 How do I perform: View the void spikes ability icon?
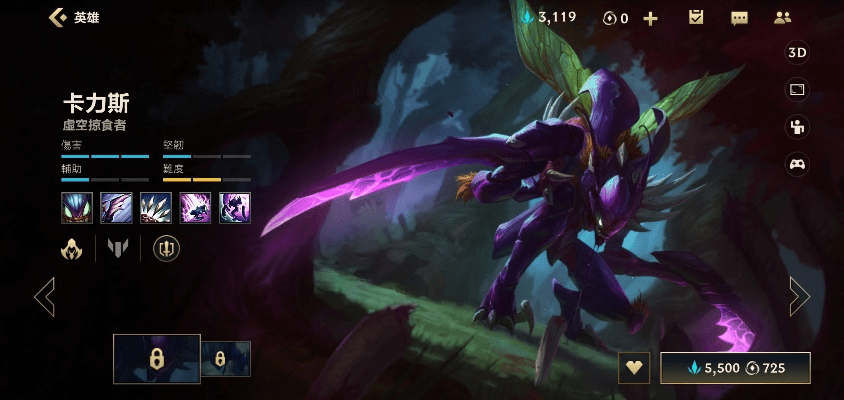[156, 207]
